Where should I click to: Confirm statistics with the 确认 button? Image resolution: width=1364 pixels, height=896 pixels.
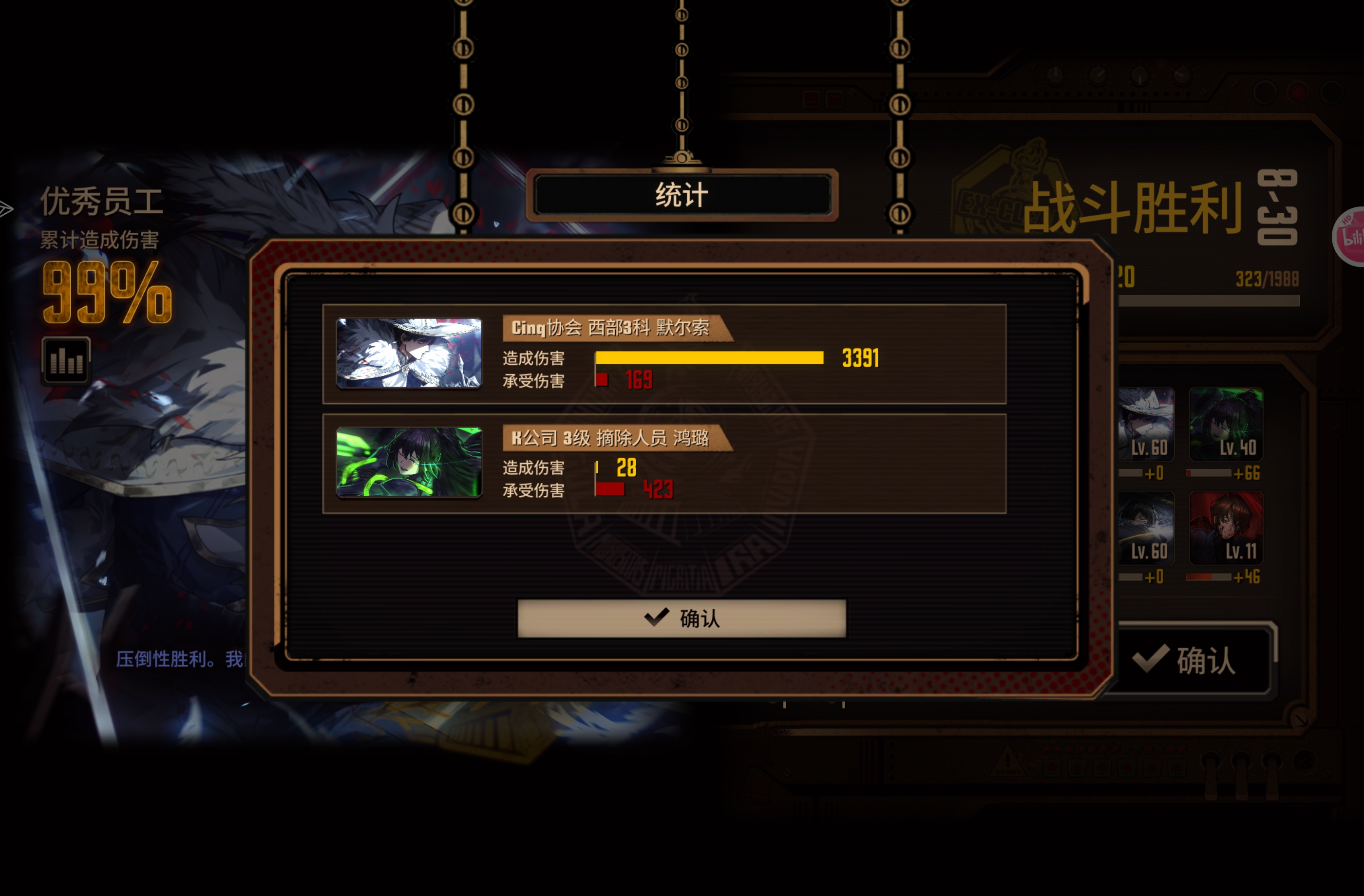pyautogui.click(x=681, y=619)
